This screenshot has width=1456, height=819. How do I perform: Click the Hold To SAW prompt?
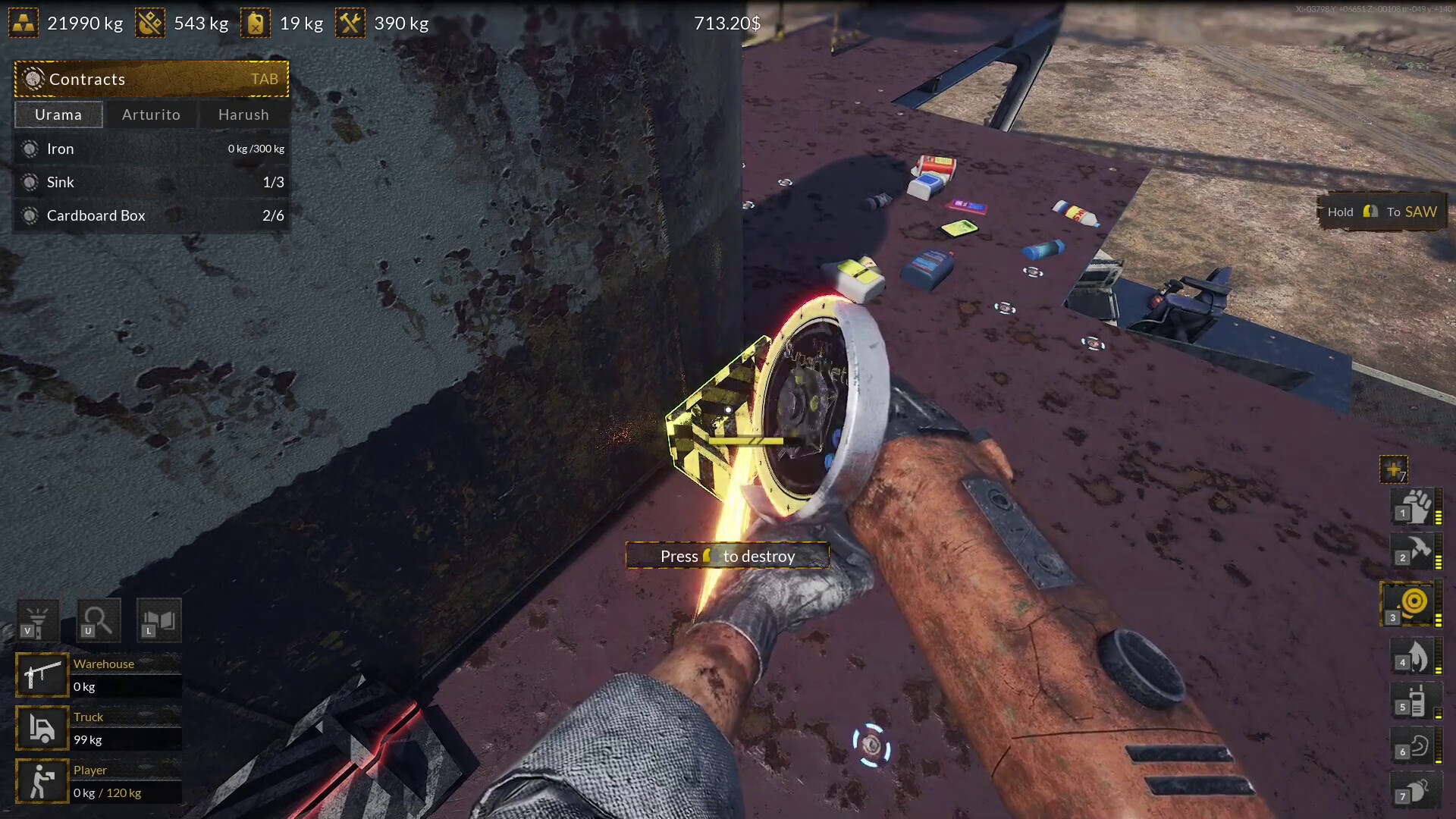(1382, 212)
